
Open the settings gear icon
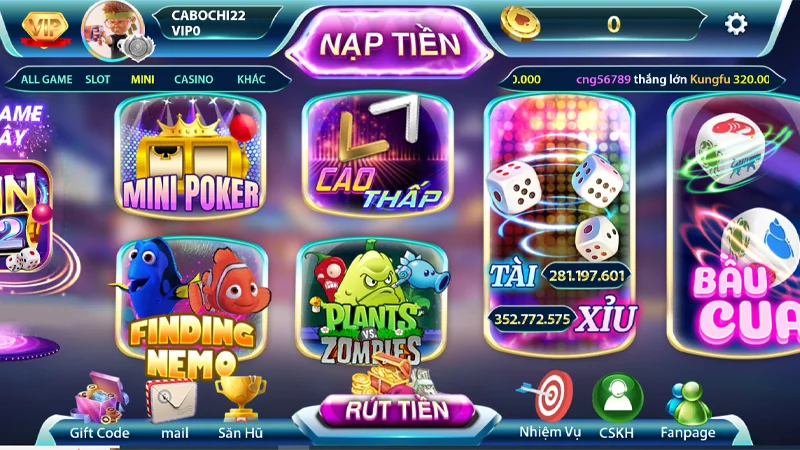tap(736, 24)
